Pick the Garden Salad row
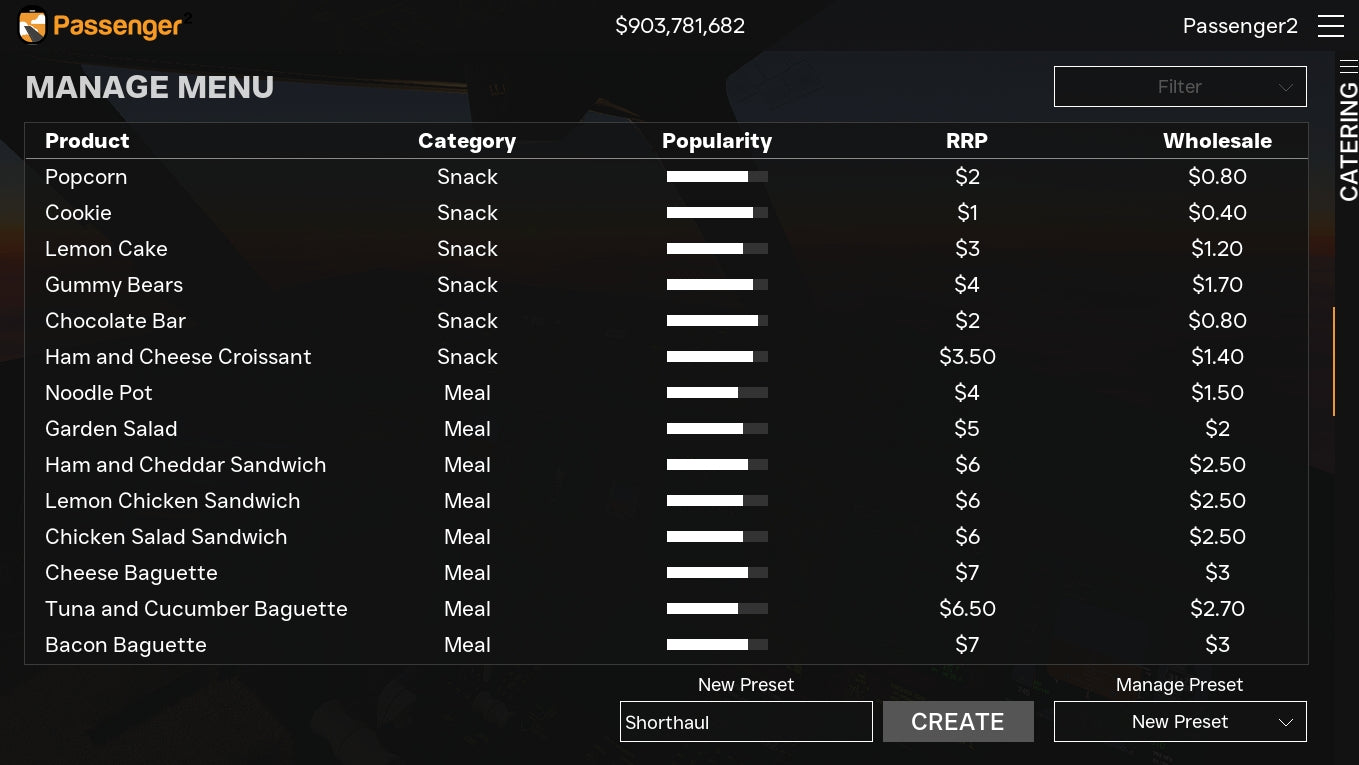Image resolution: width=1359 pixels, height=765 pixels. tap(111, 429)
